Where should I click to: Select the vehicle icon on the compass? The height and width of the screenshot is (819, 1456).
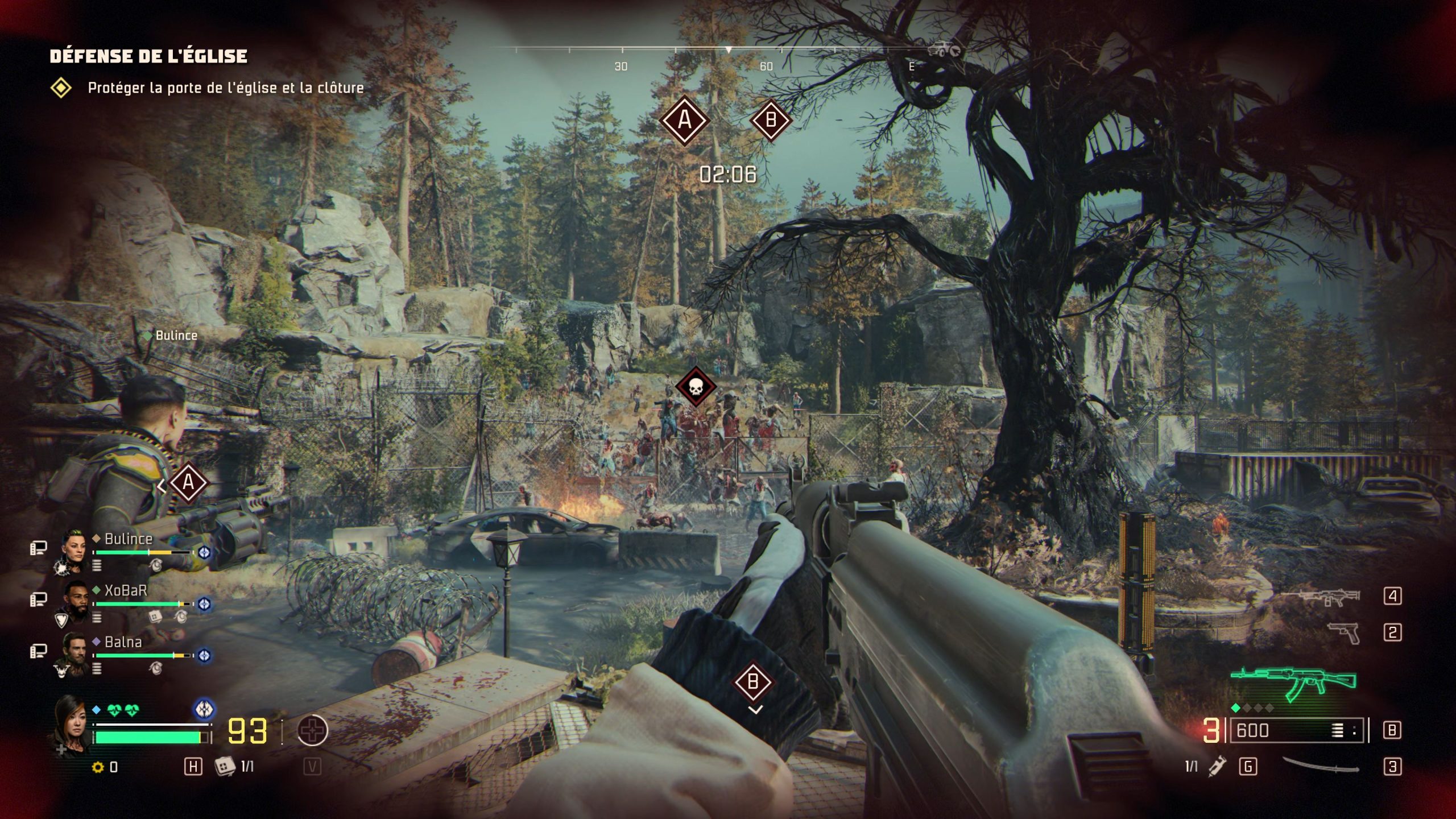[942, 50]
